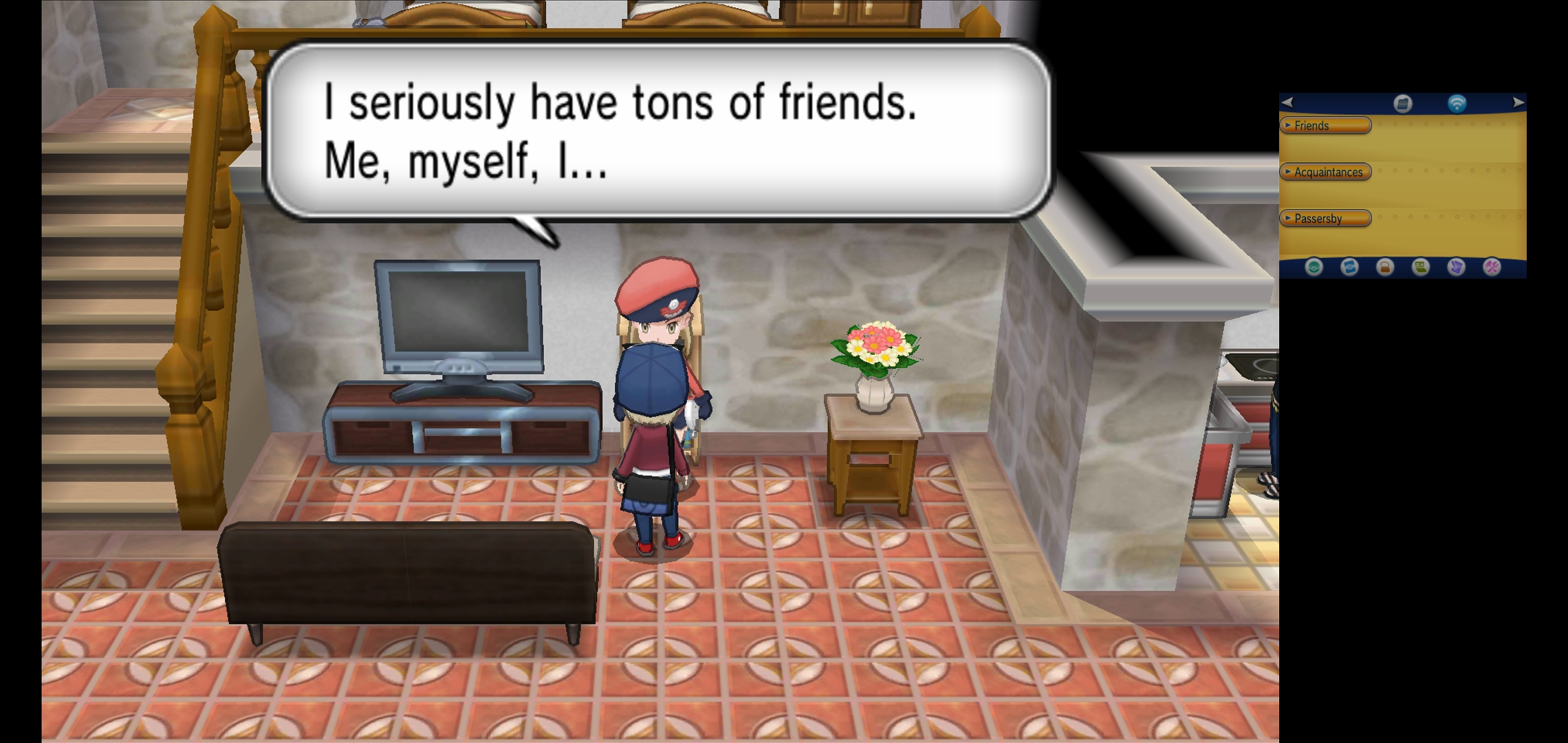Viewport: 1568px width, 743px height.
Task: Advance the "tons of friends" dialogue box
Action: point(657,131)
